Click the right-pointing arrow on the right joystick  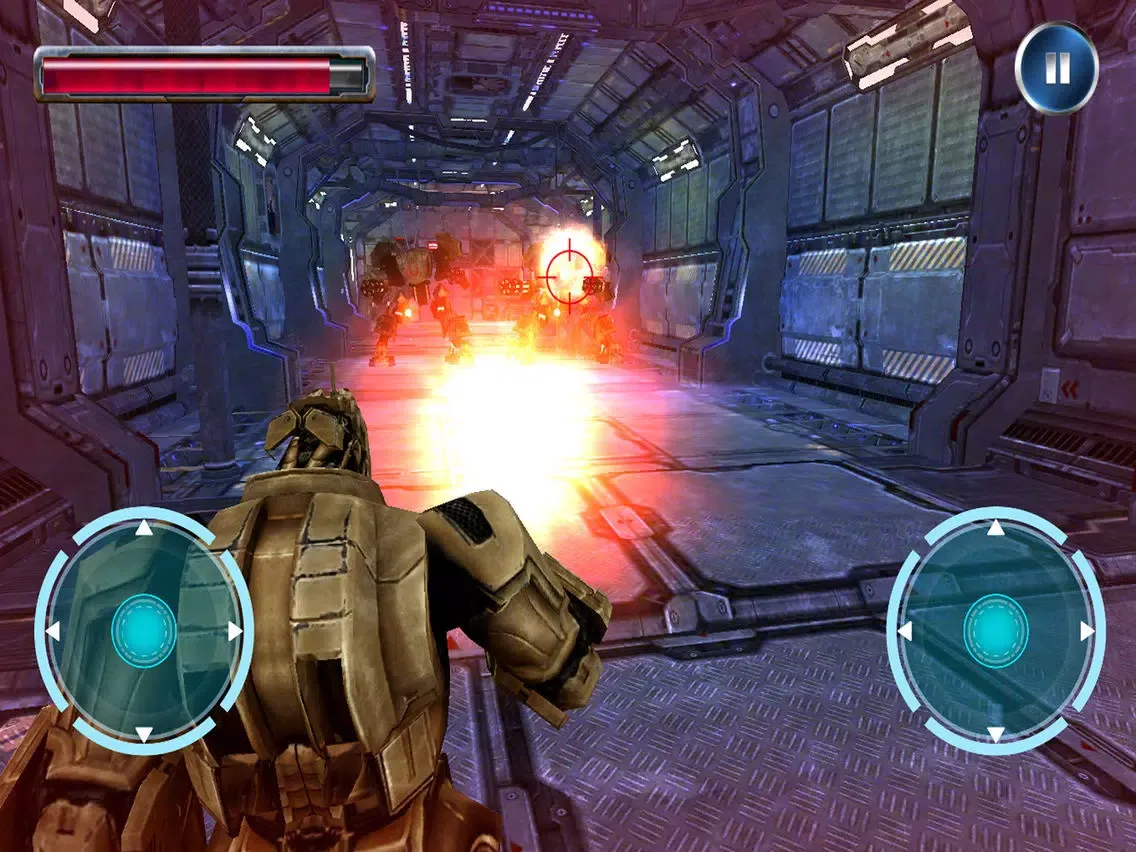point(1088,631)
